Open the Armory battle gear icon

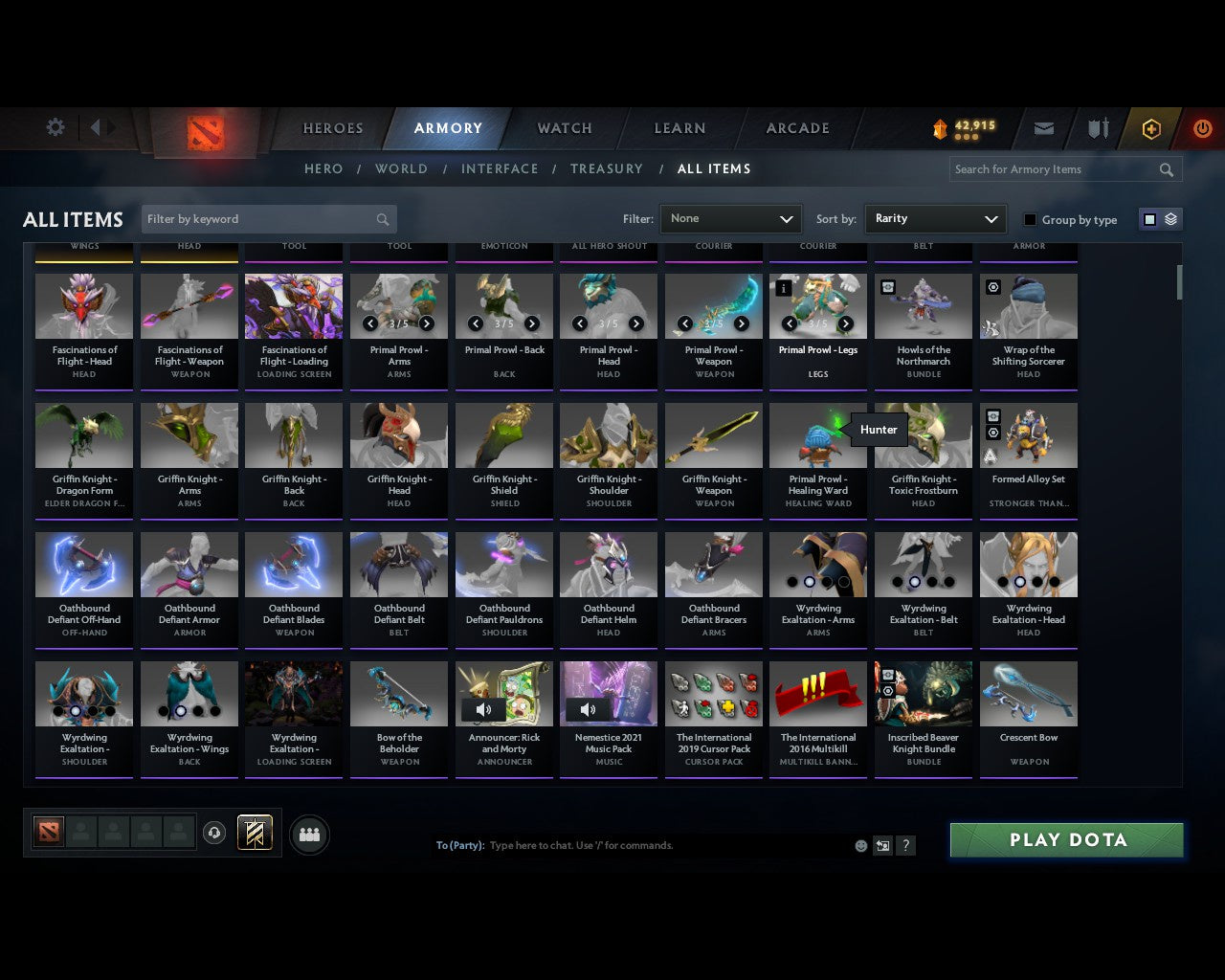[1097, 128]
